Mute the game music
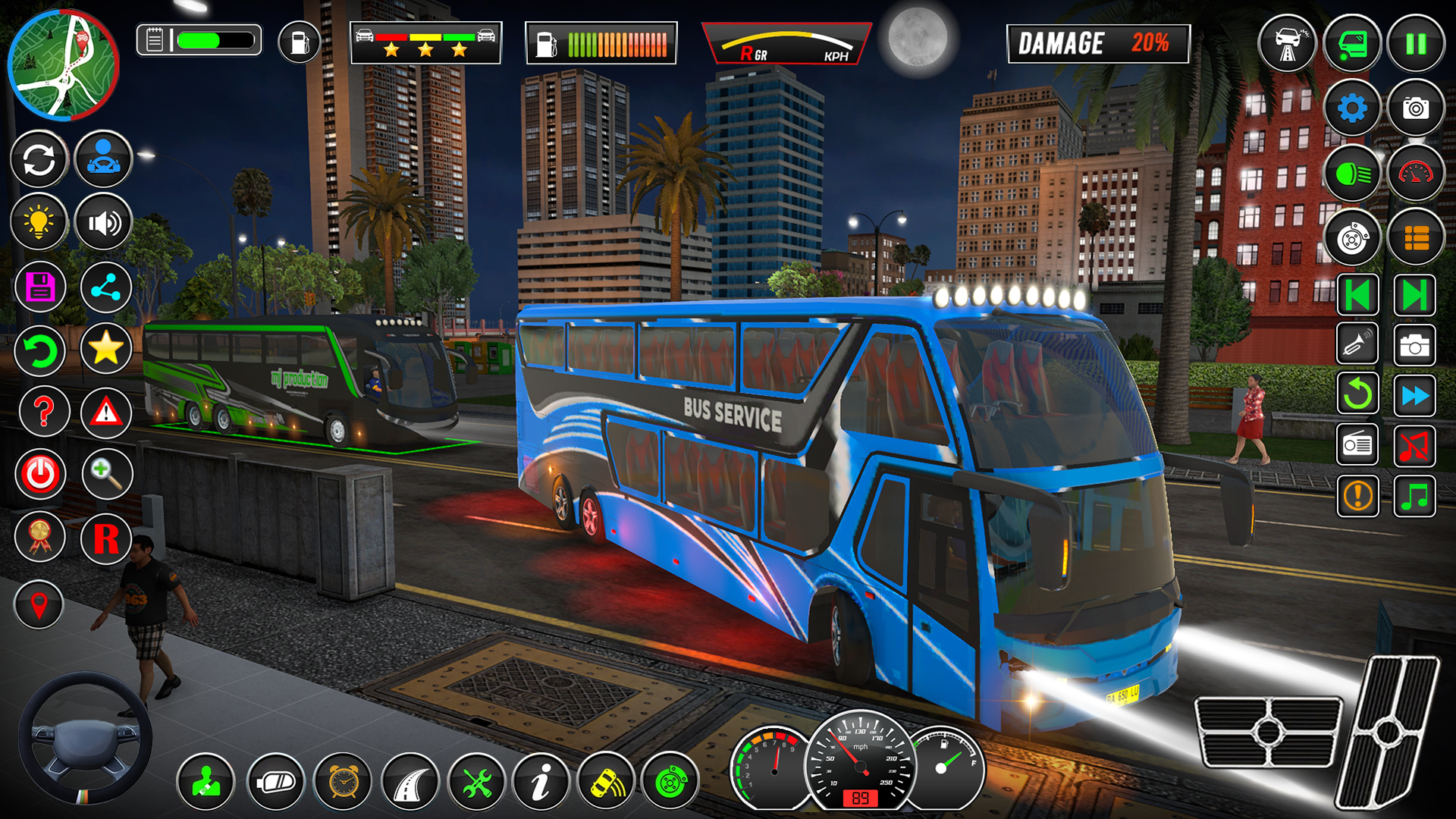1456x819 pixels. (1414, 446)
